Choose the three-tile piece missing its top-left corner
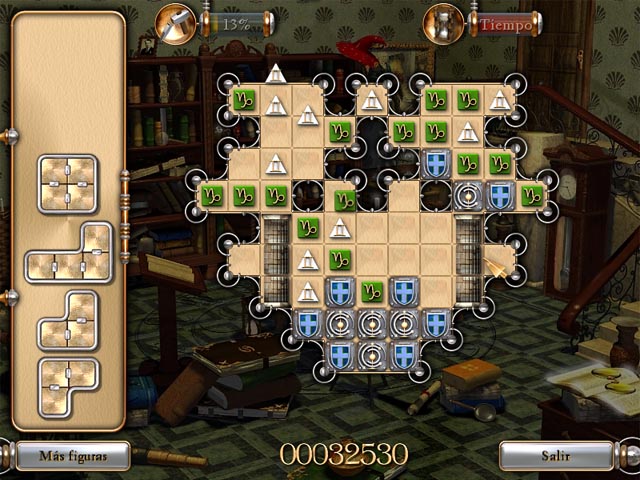This screenshot has height=480, width=640. click(67, 321)
